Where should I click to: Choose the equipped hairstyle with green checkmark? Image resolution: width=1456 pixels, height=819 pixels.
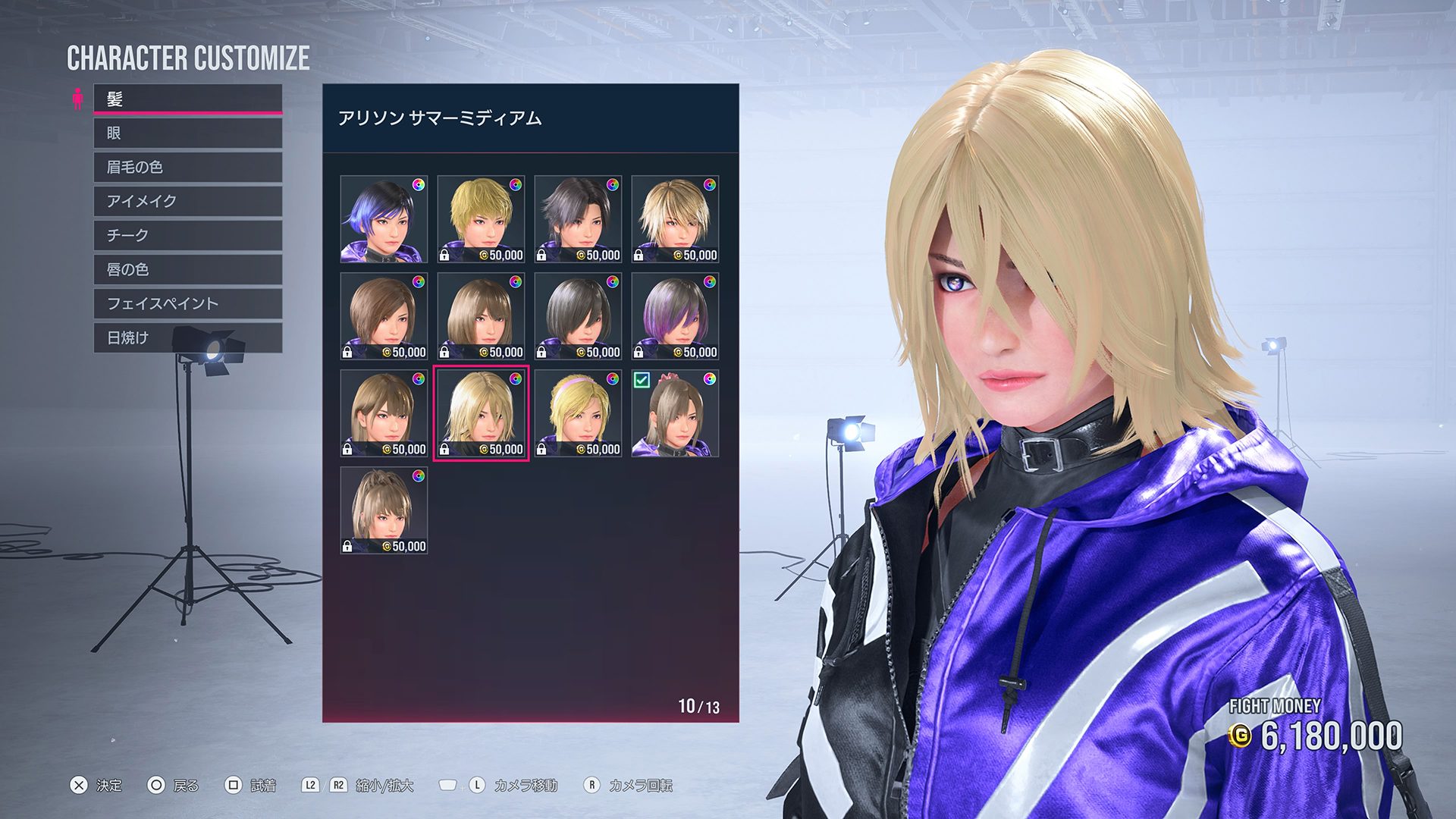675,413
